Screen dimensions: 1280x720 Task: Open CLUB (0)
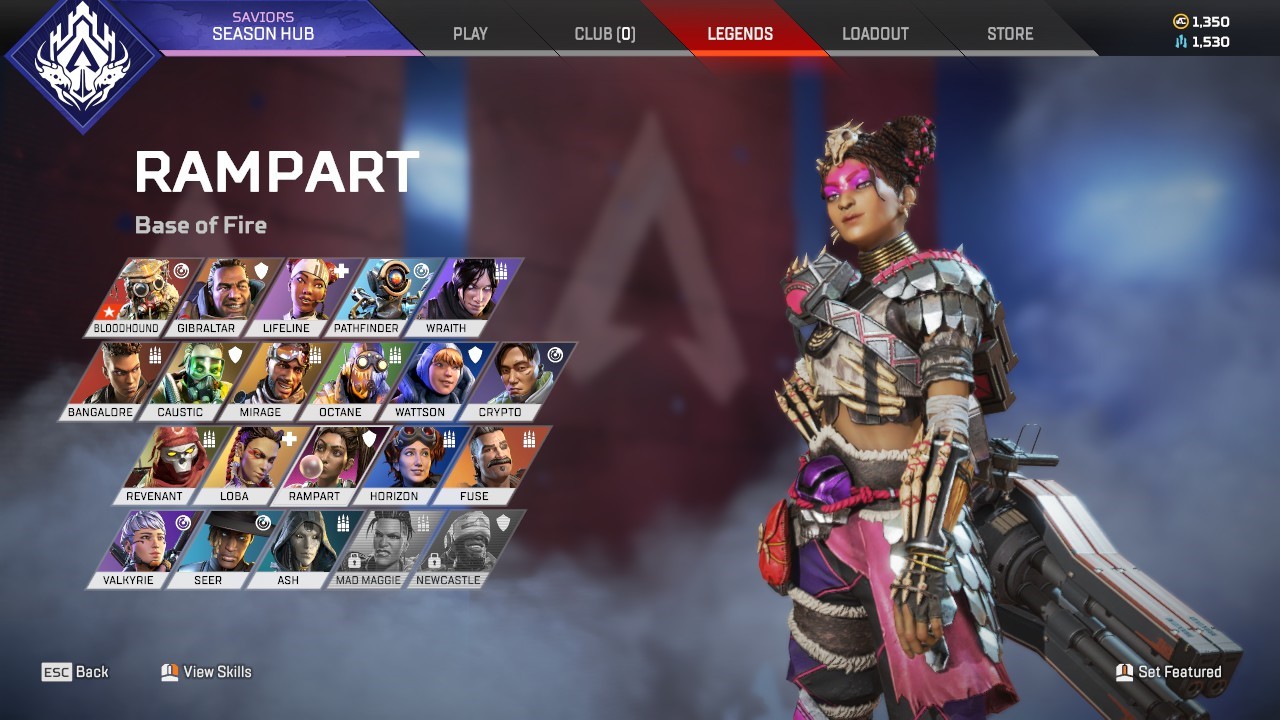pyautogui.click(x=604, y=33)
